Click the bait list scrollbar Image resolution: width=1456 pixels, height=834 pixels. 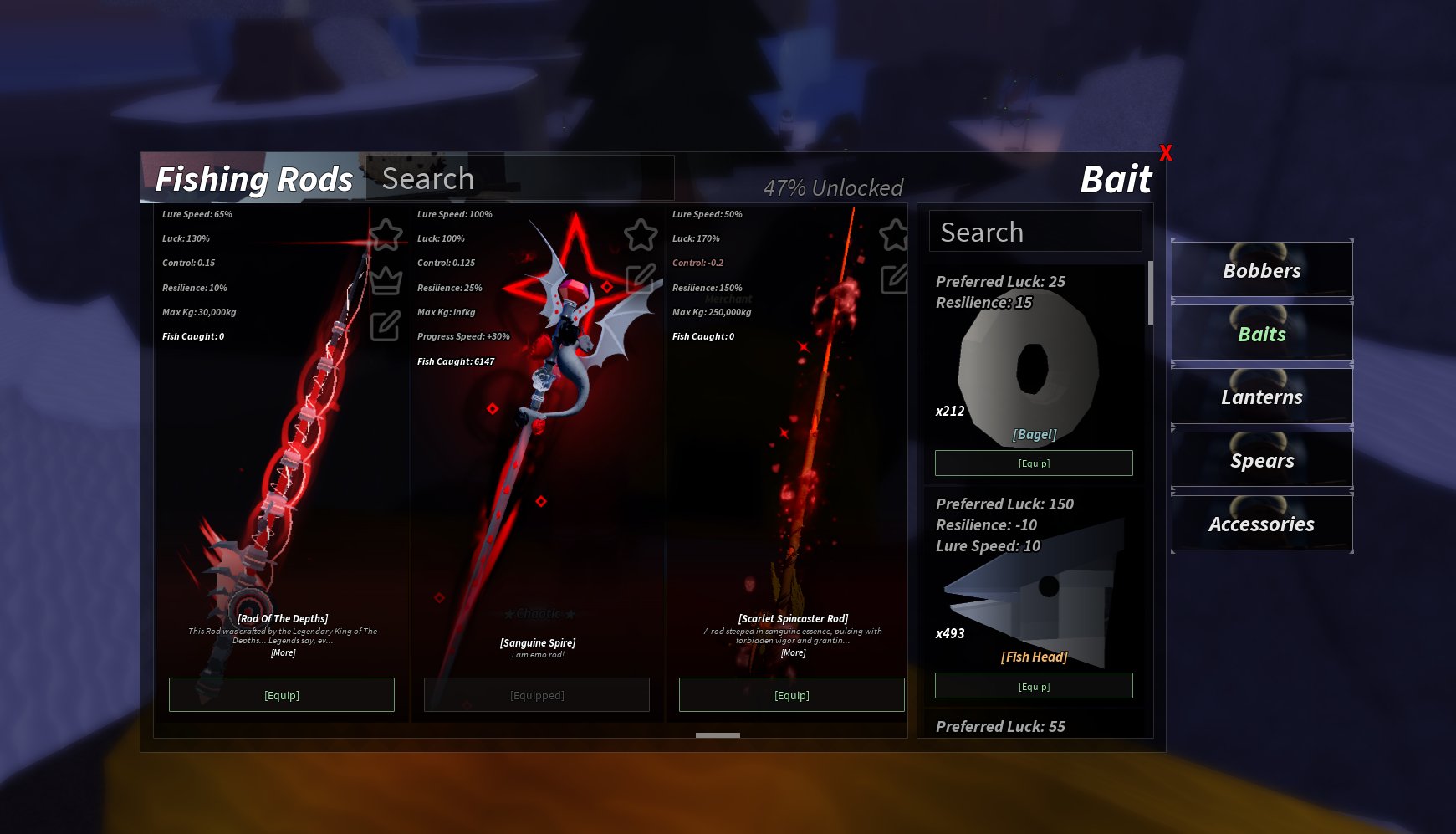click(1151, 294)
